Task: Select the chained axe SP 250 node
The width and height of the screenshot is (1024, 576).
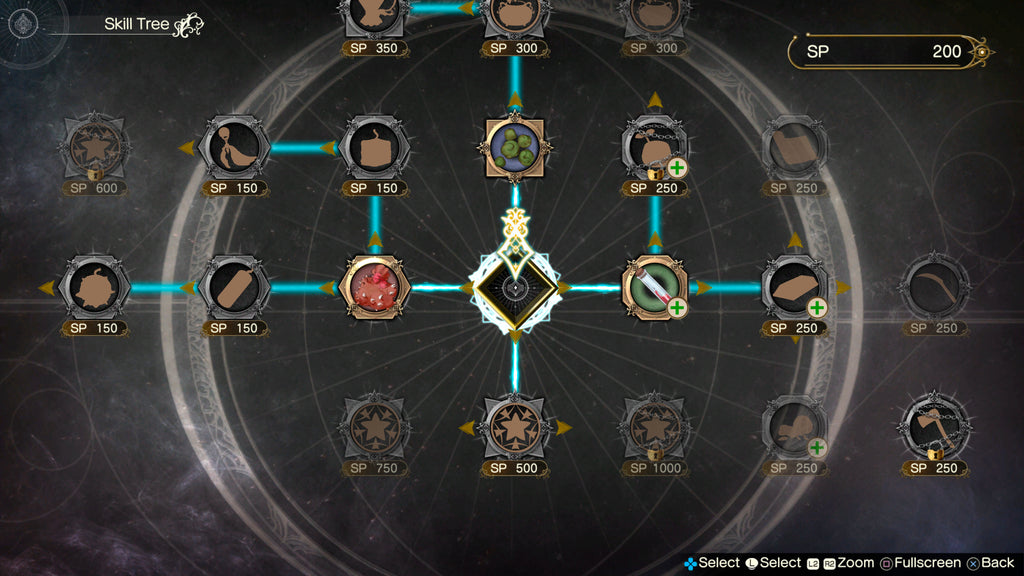Action: [x=935, y=428]
